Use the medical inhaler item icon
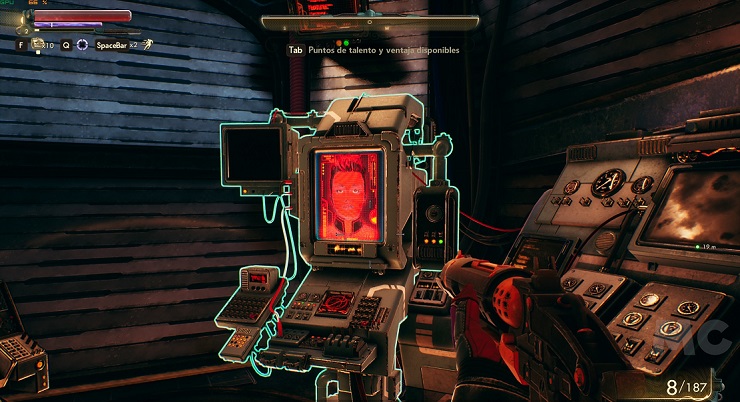The image size is (740, 402). pyautogui.click(x=39, y=44)
